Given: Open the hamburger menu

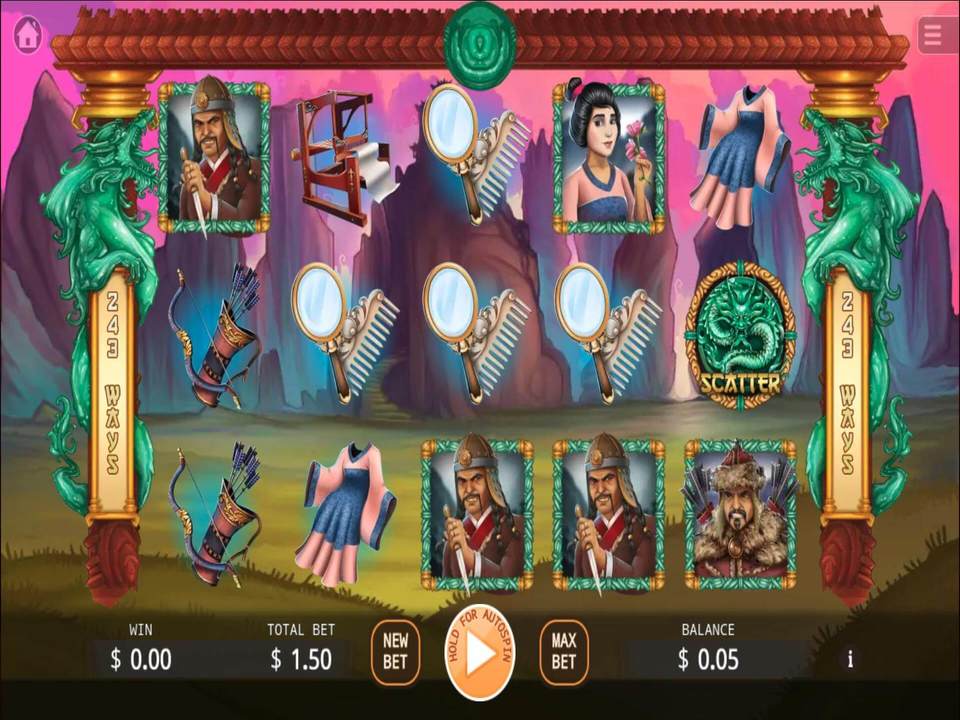Looking at the screenshot, I should click(935, 35).
